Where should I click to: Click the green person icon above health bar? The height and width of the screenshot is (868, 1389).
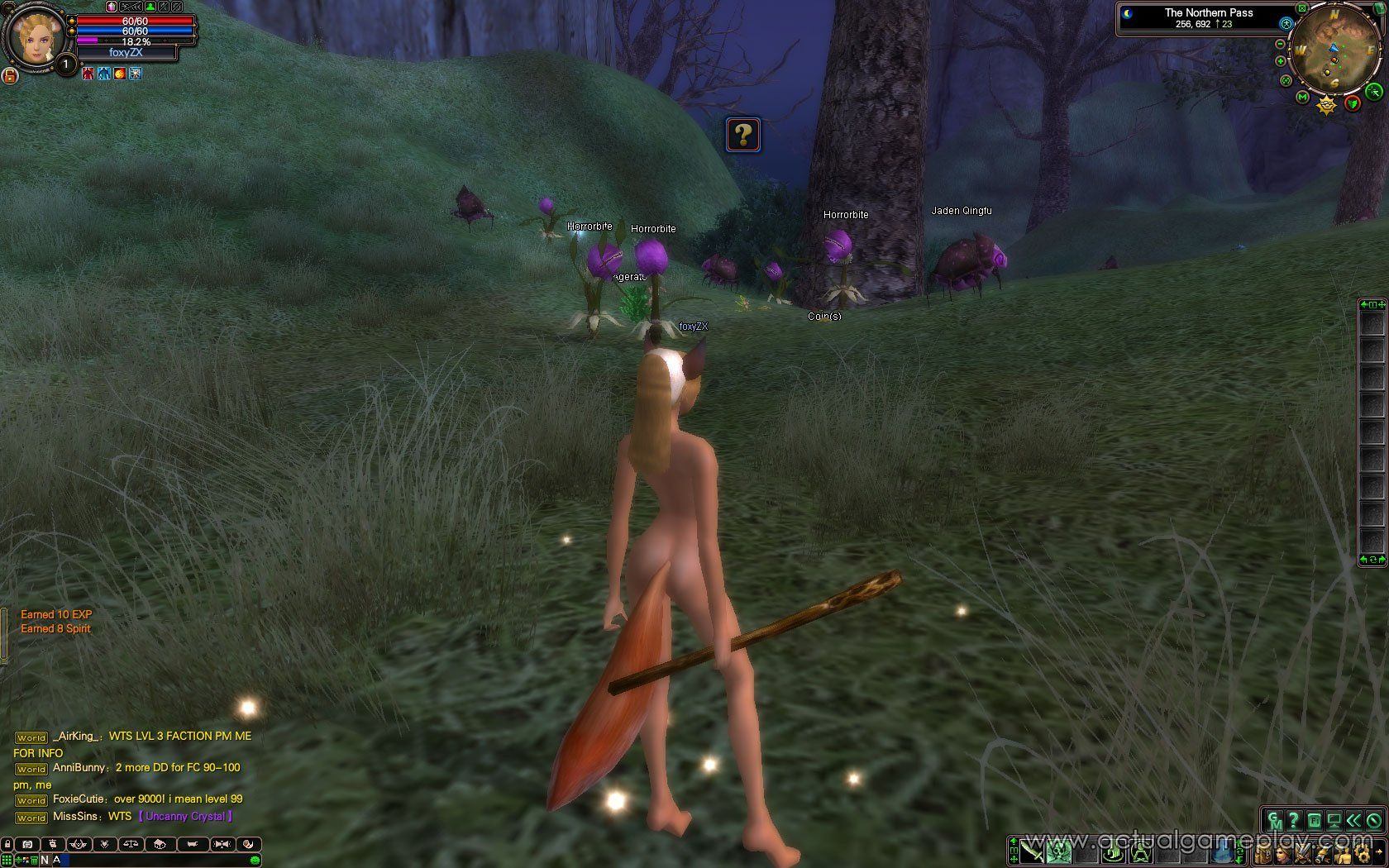151,7
